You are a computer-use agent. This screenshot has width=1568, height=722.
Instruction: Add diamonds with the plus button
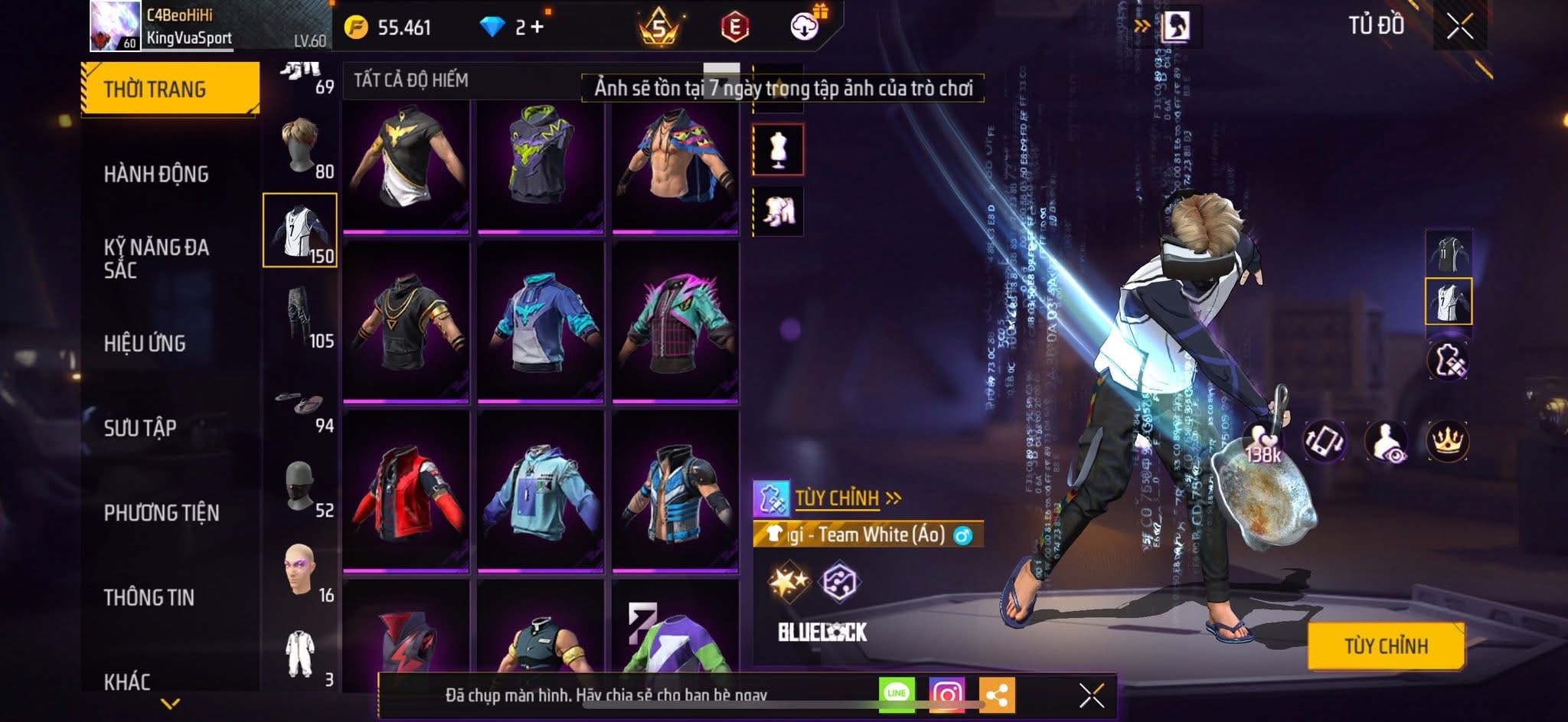pyautogui.click(x=537, y=28)
